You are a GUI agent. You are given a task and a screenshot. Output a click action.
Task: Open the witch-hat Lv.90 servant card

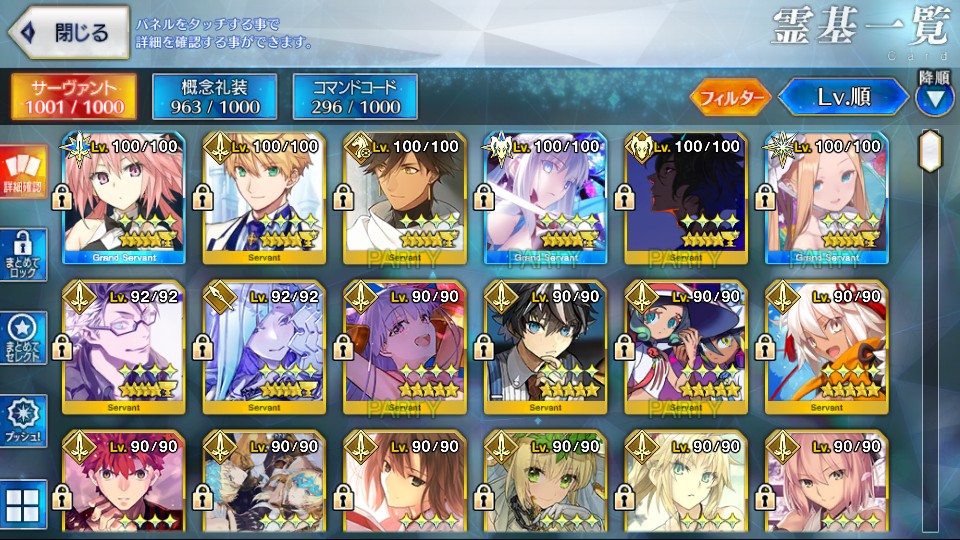pos(685,346)
